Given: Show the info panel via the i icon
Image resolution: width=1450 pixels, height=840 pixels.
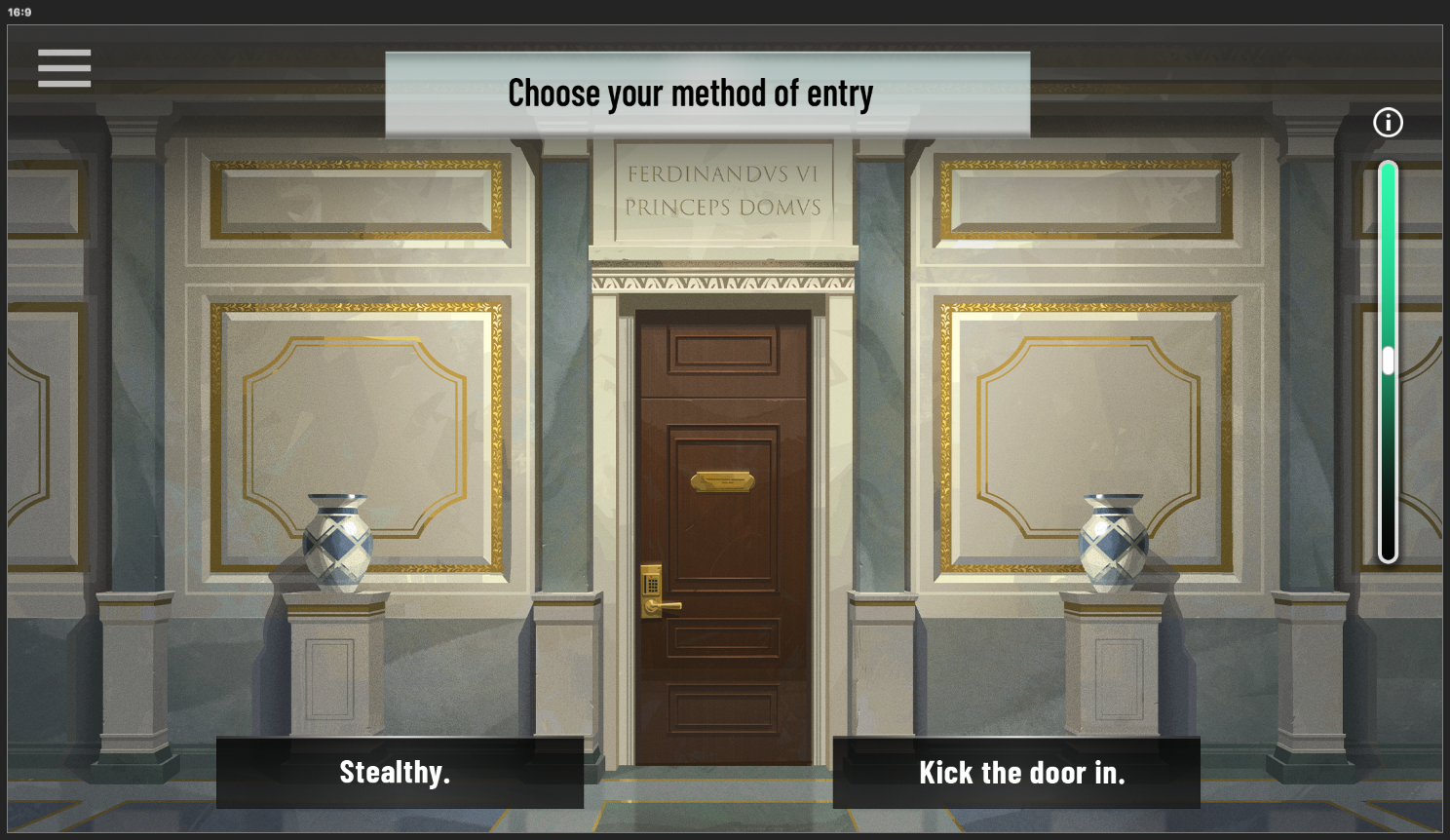Looking at the screenshot, I should (1388, 122).
